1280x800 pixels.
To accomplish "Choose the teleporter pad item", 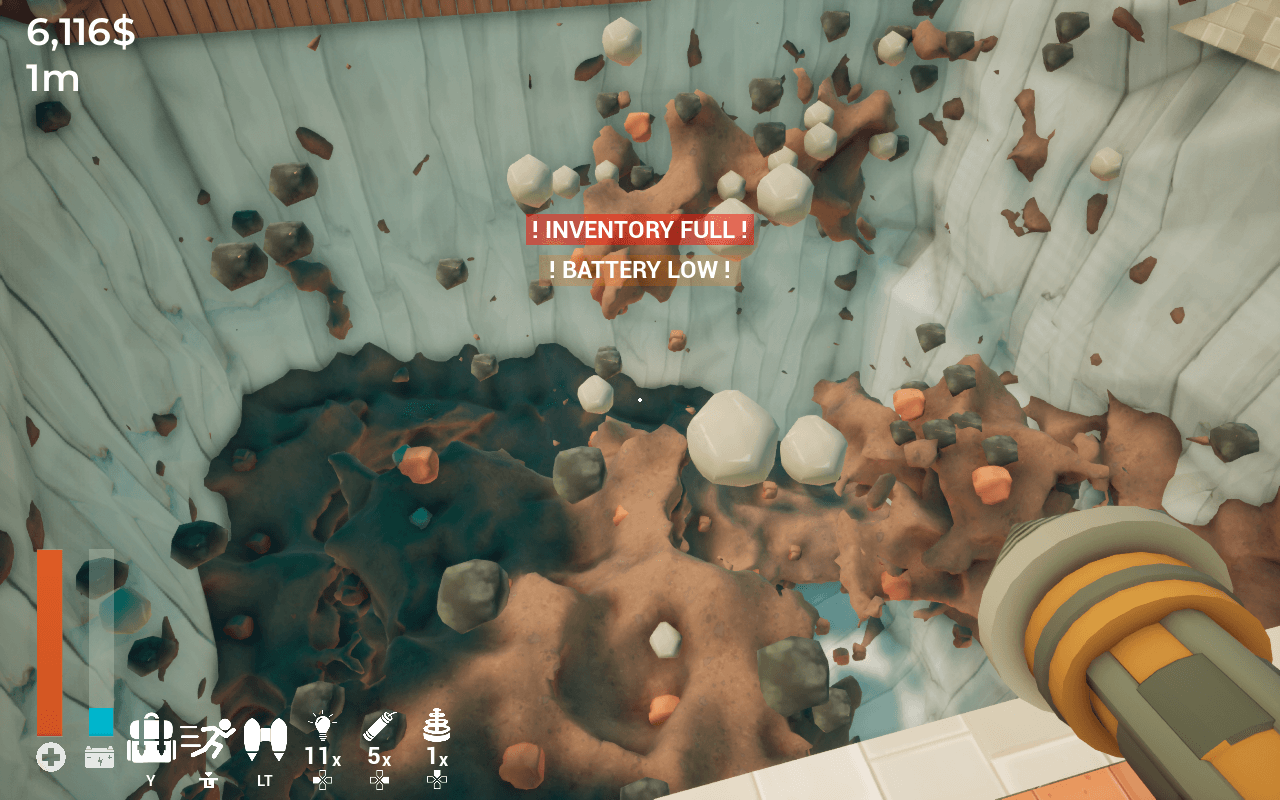I will pyautogui.click(x=437, y=726).
